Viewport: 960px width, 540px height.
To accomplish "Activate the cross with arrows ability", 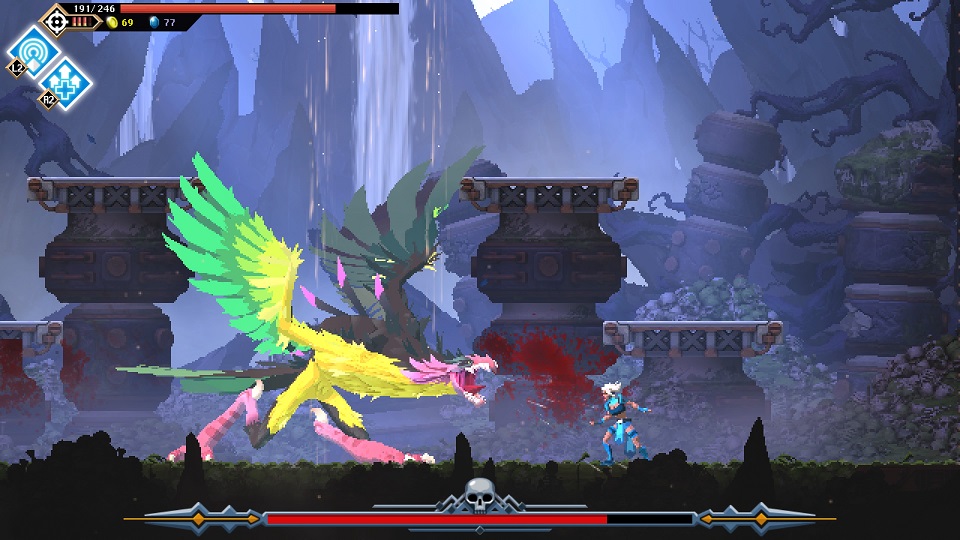I will pos(63,80).
